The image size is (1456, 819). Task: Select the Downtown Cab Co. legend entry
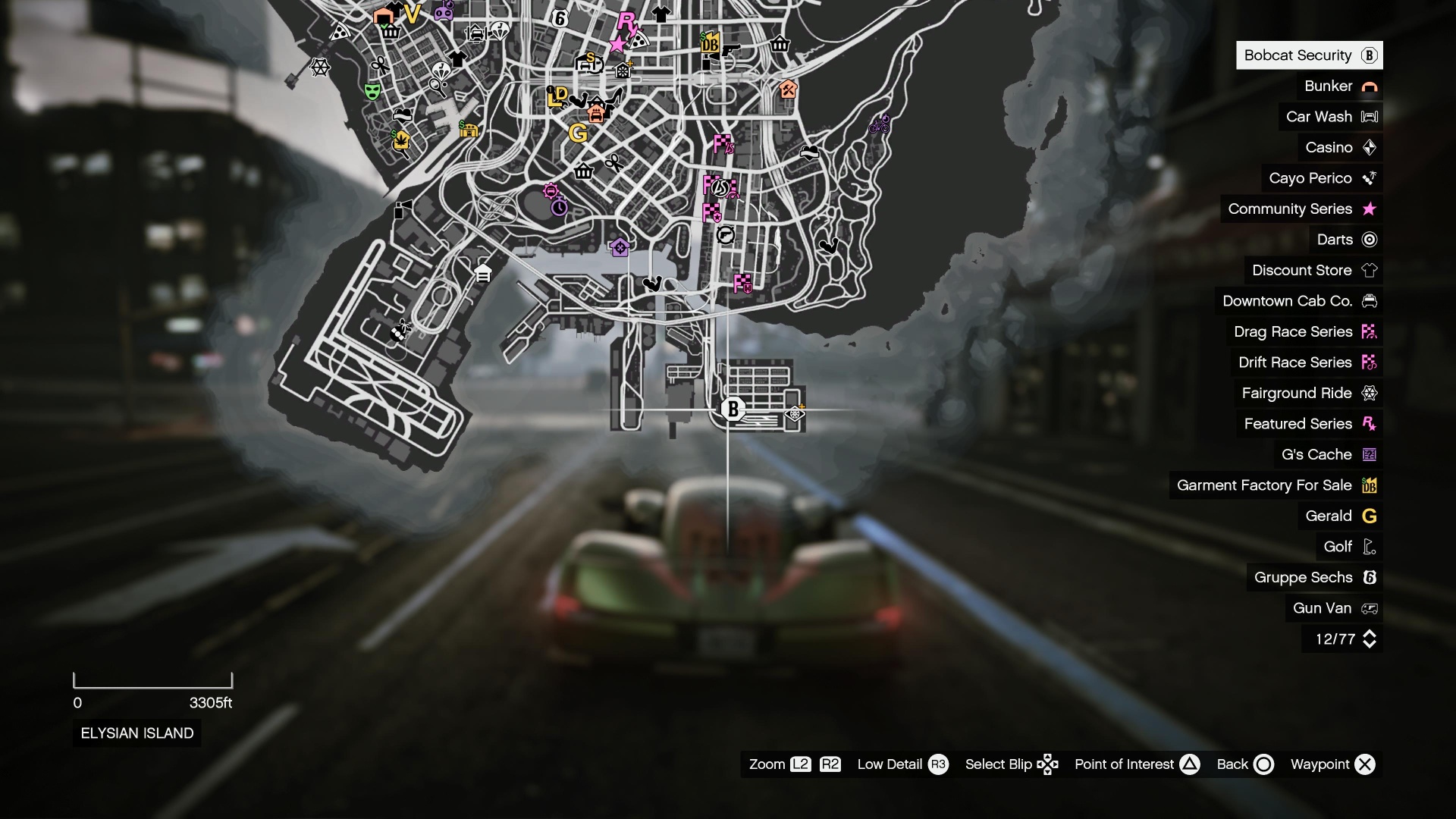1287,301
